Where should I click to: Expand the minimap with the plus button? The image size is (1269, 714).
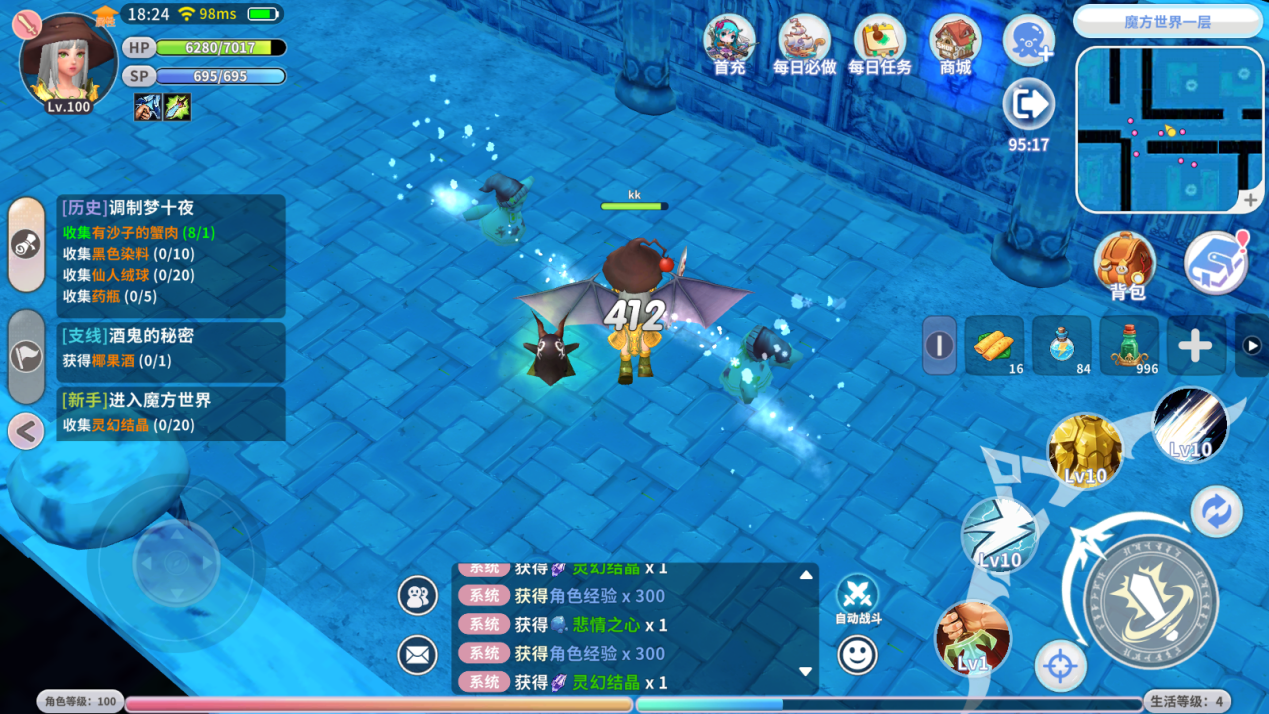click(x=1250, y=201)
